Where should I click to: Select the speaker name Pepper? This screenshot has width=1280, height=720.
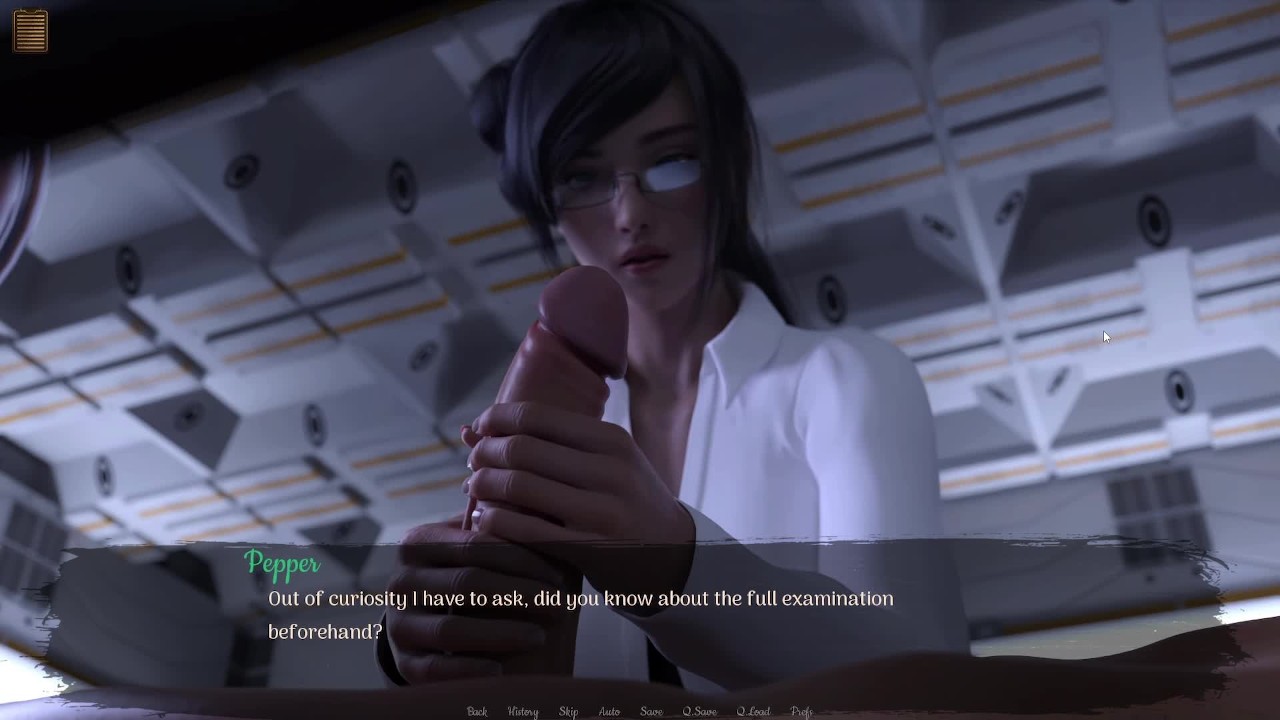click(x=283, y=565)
